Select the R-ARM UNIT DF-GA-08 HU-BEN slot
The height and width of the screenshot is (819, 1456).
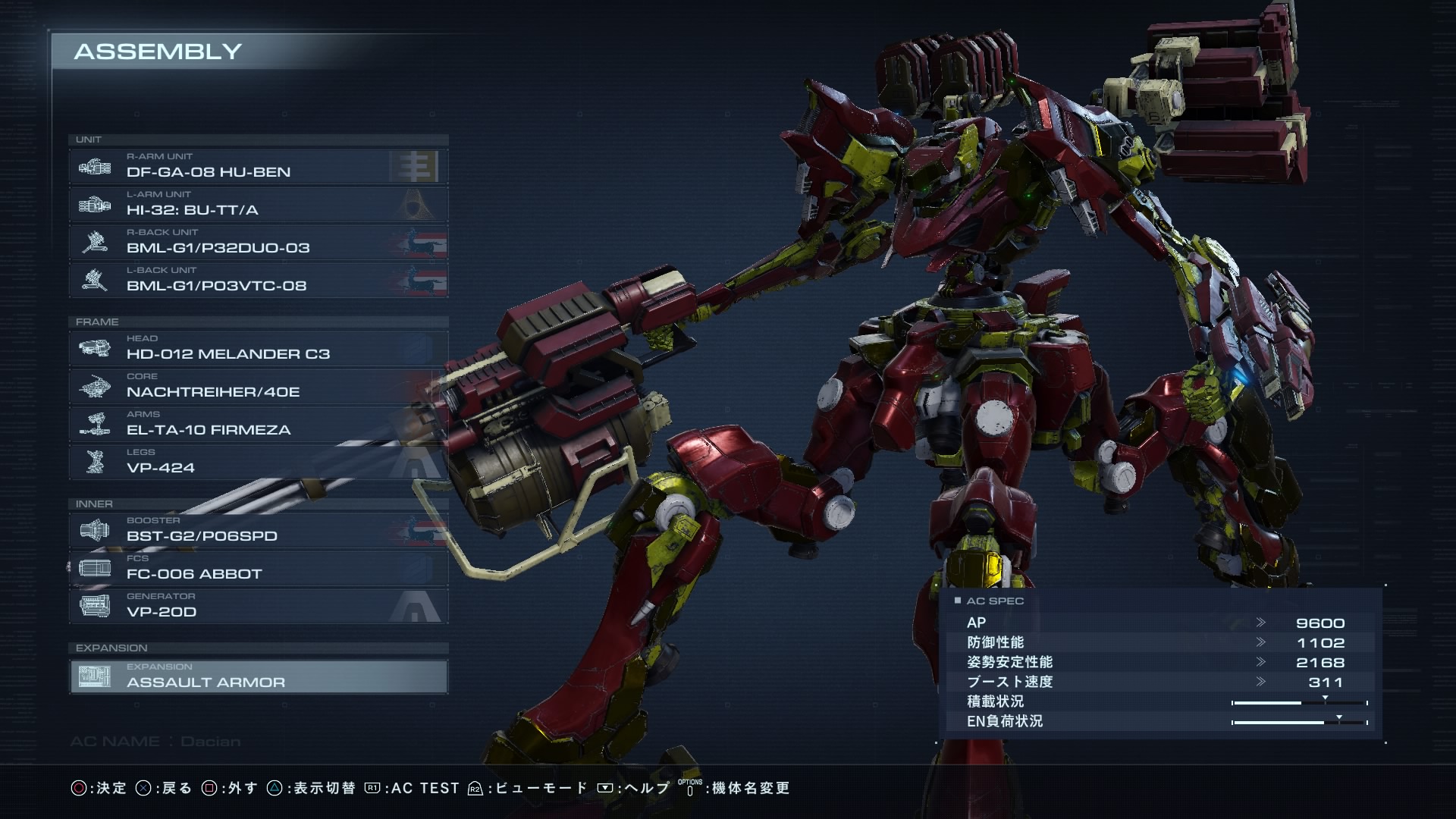tap(258, 167)
